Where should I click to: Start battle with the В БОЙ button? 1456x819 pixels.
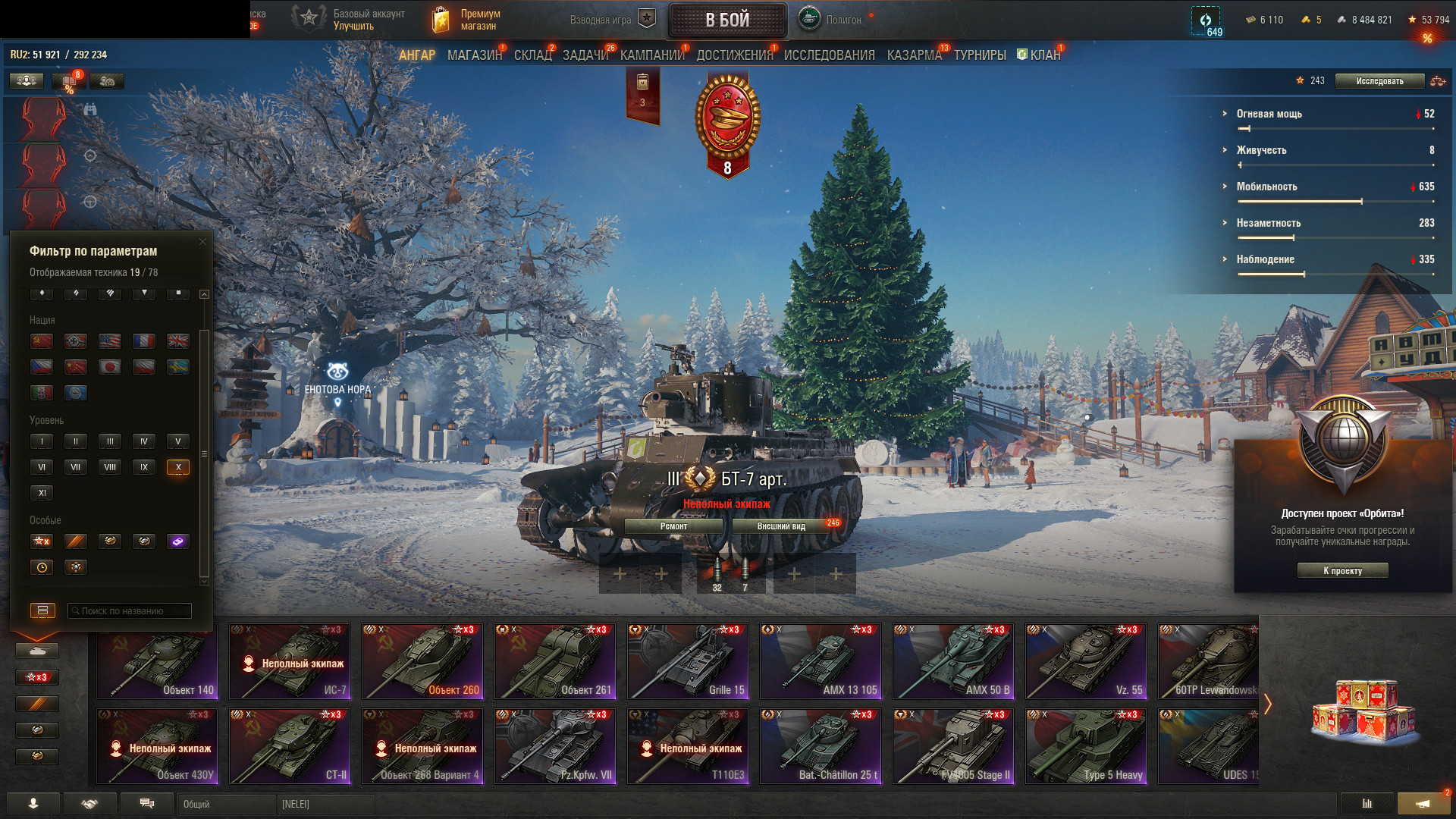click(x=727, y=20)
